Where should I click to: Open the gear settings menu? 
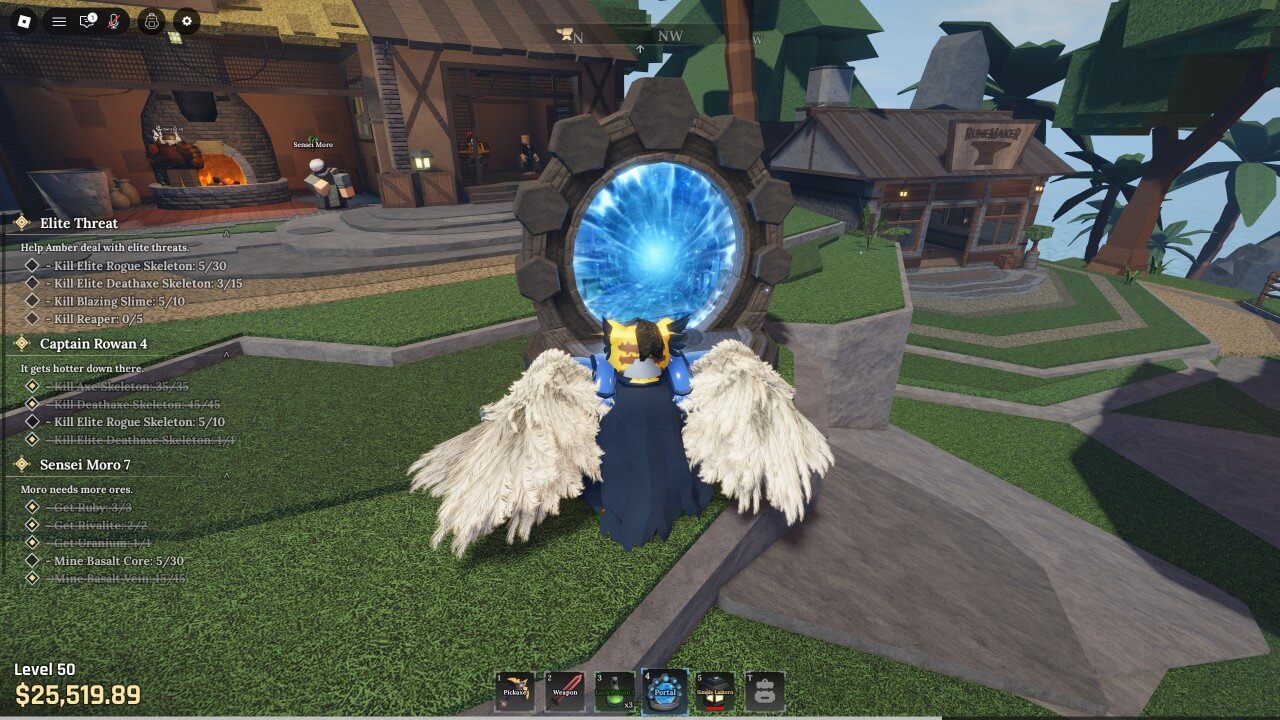[186, 21]
